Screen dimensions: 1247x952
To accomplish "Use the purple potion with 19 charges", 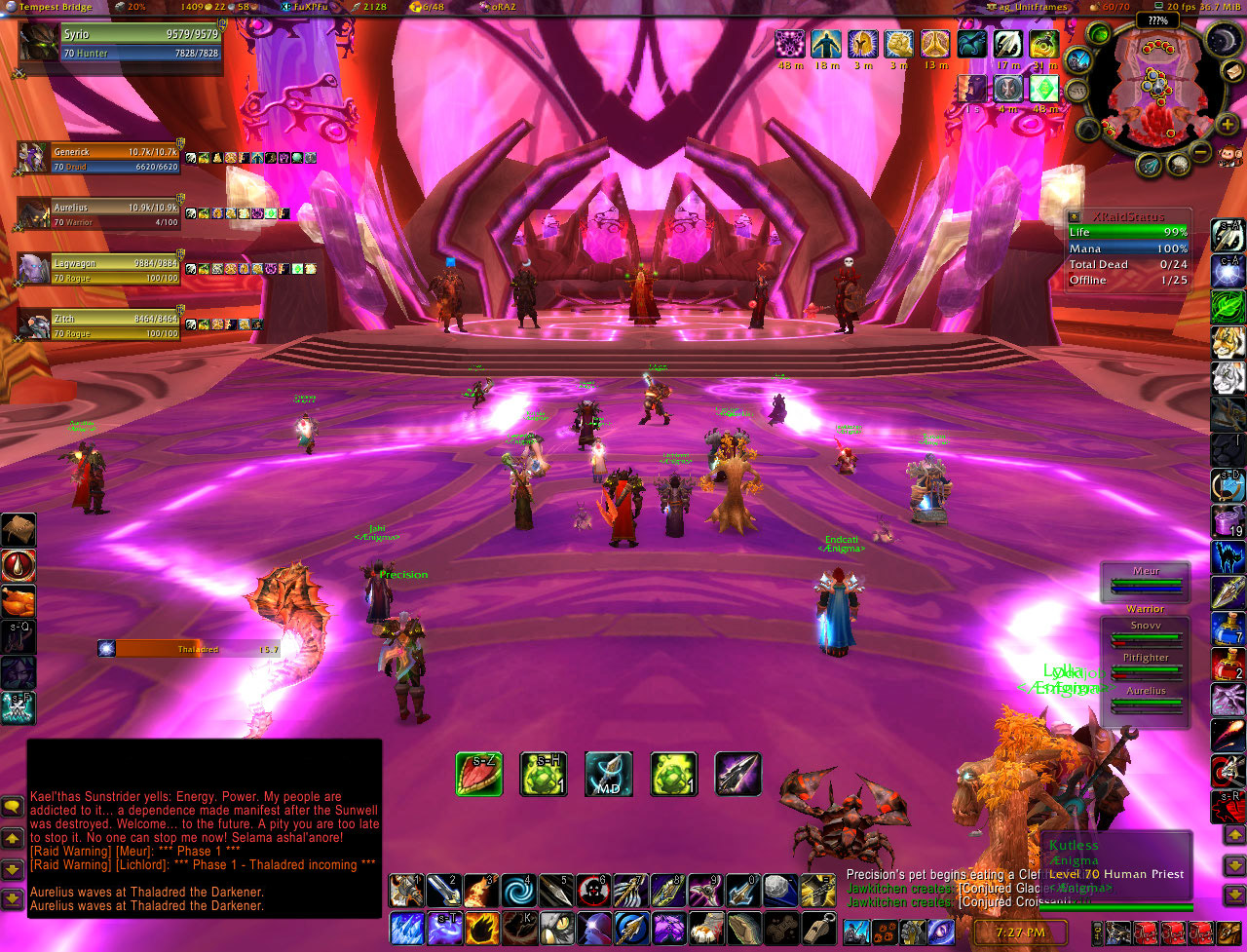I will point(1228,521).
